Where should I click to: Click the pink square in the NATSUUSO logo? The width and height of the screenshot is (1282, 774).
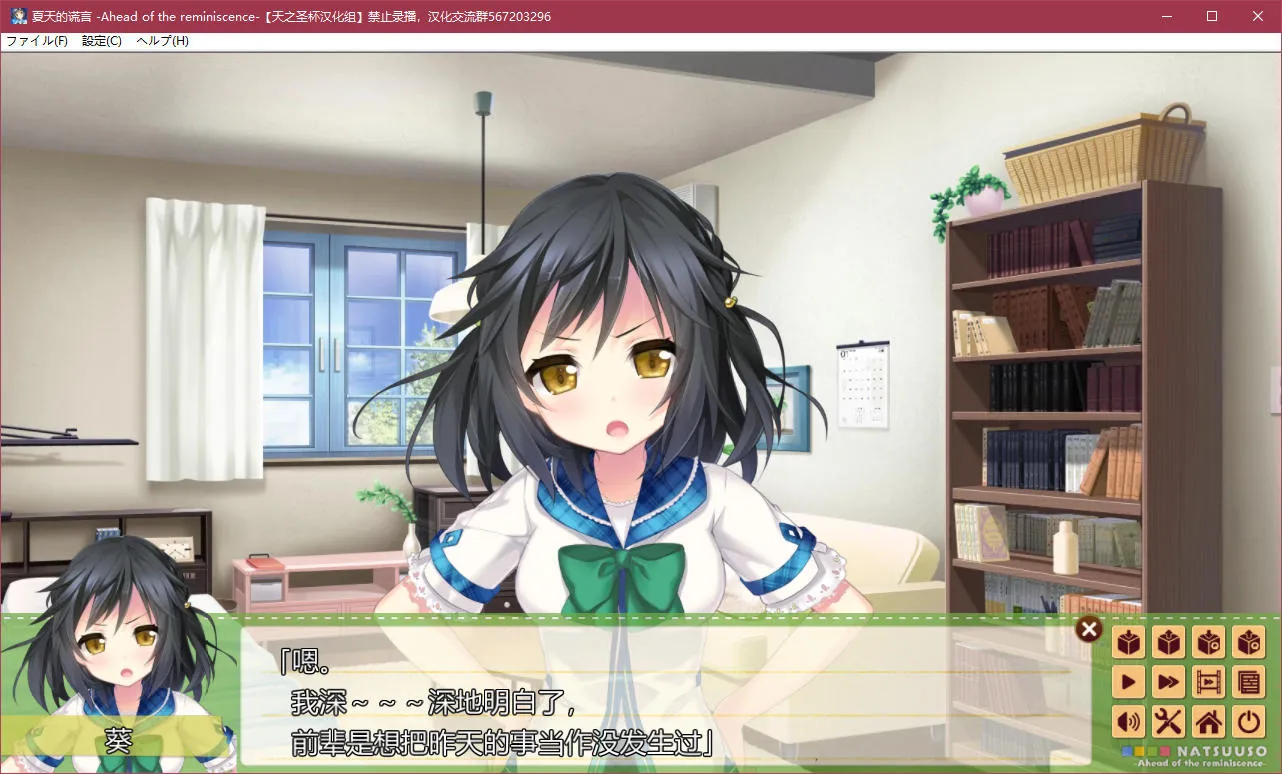click(1166, 751)
